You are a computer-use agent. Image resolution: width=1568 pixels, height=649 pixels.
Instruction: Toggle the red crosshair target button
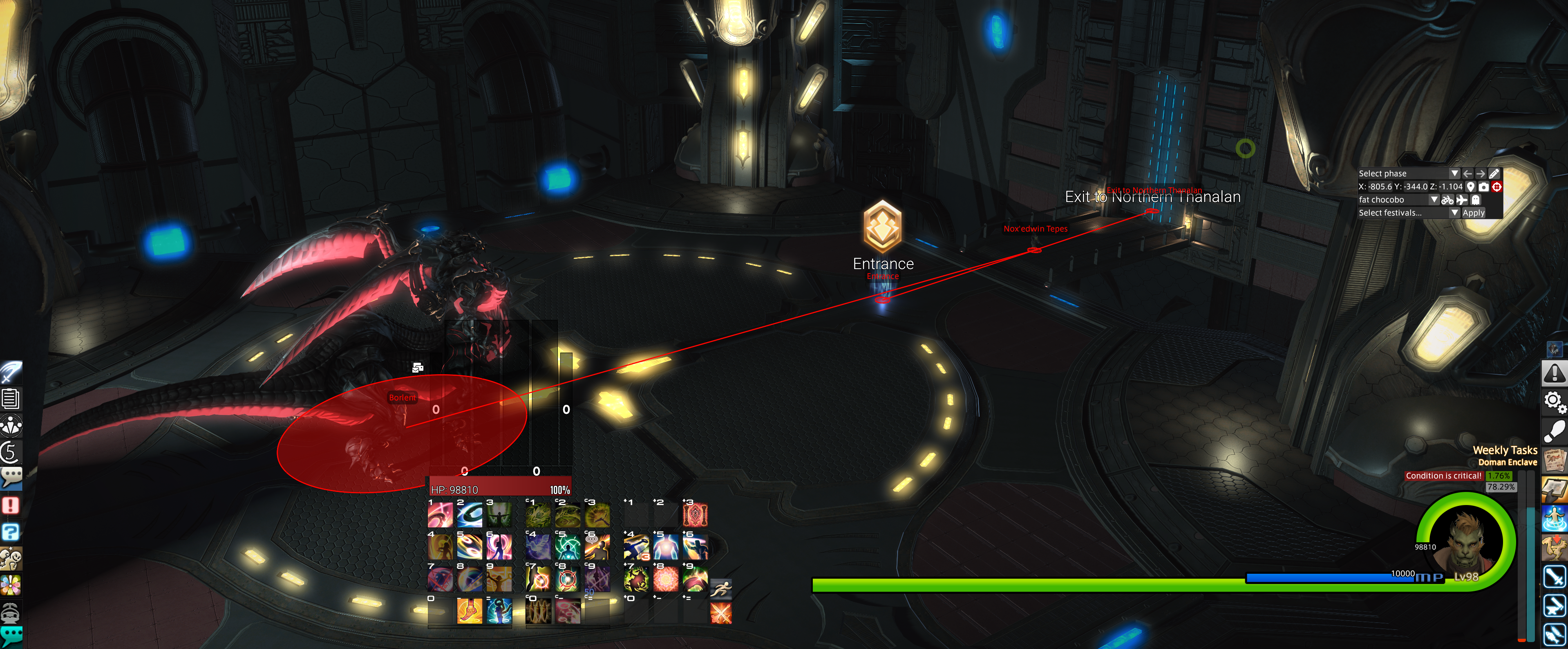point(1497,187)
